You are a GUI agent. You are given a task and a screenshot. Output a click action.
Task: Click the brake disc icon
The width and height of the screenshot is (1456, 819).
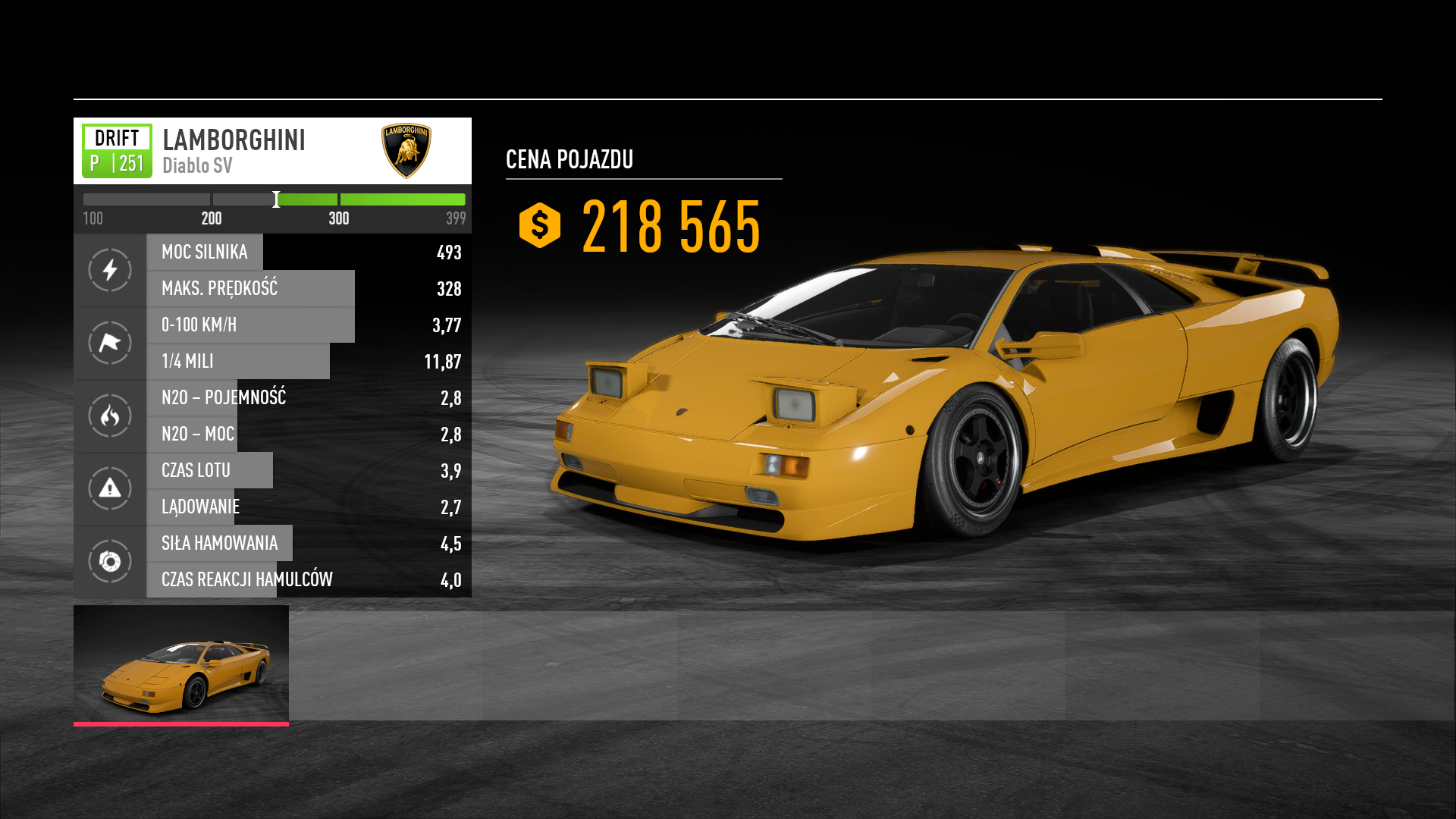click(110, 561)
